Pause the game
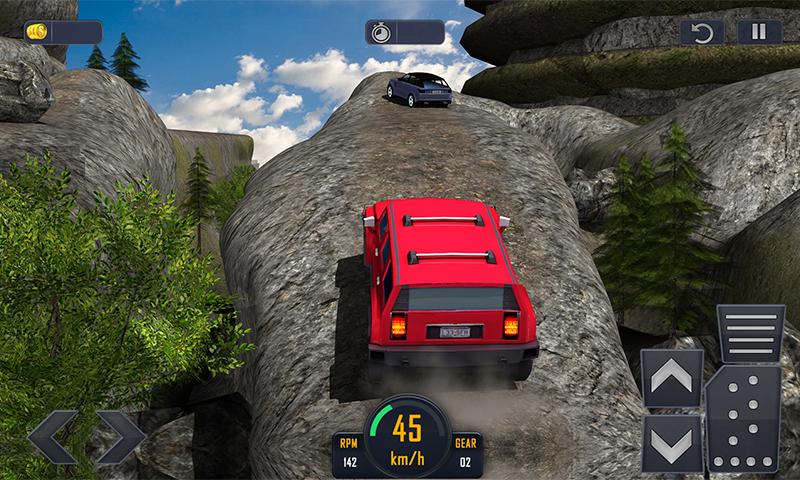 [759, 32]
